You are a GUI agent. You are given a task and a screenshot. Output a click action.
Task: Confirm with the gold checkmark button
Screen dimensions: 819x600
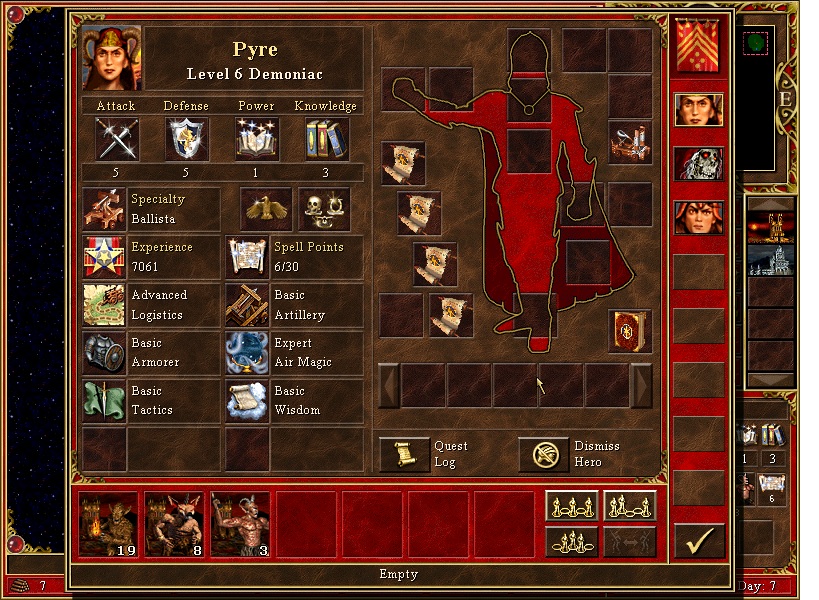(x=699, y=541)
